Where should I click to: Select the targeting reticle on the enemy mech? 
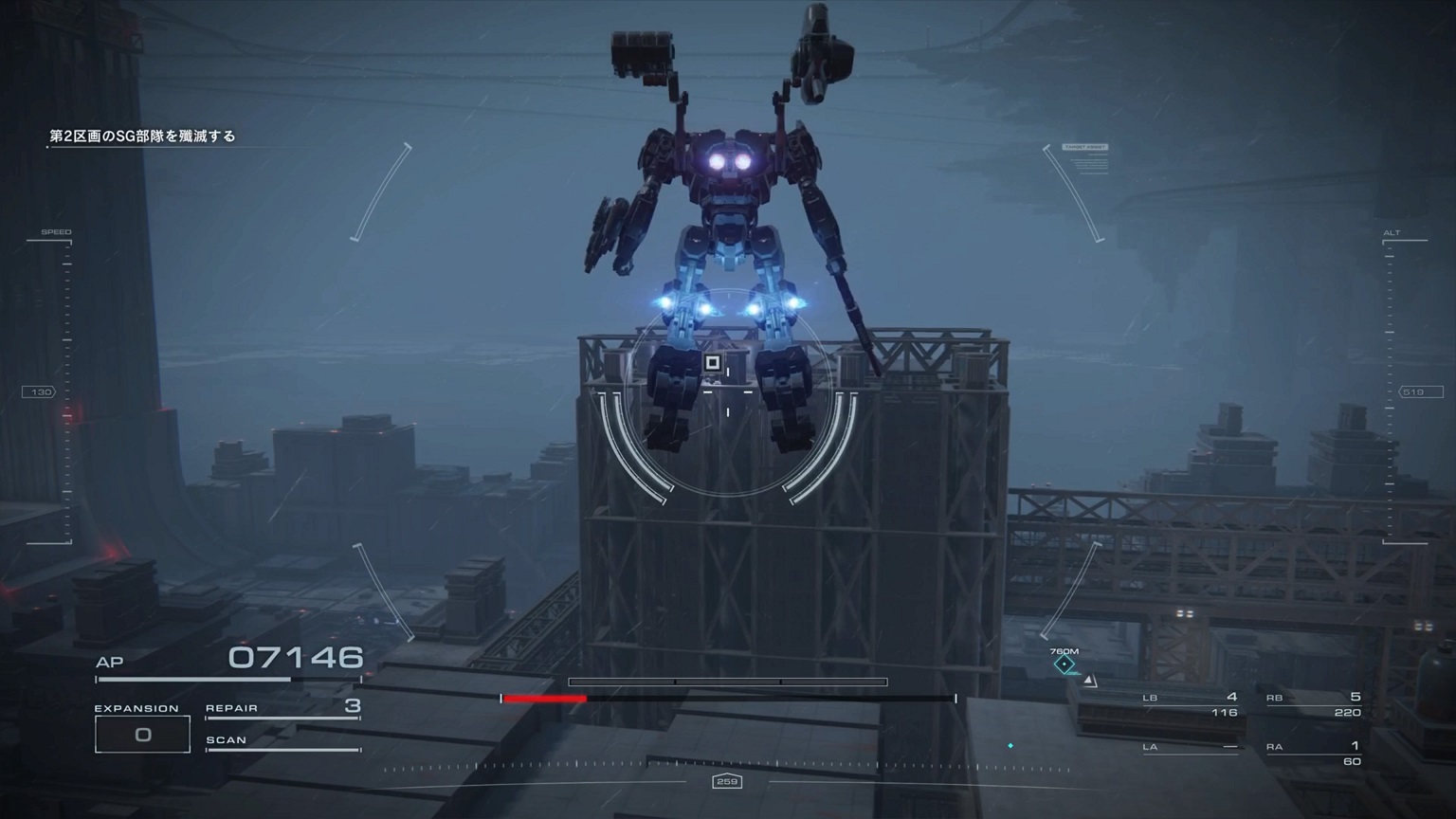(712, 361)
